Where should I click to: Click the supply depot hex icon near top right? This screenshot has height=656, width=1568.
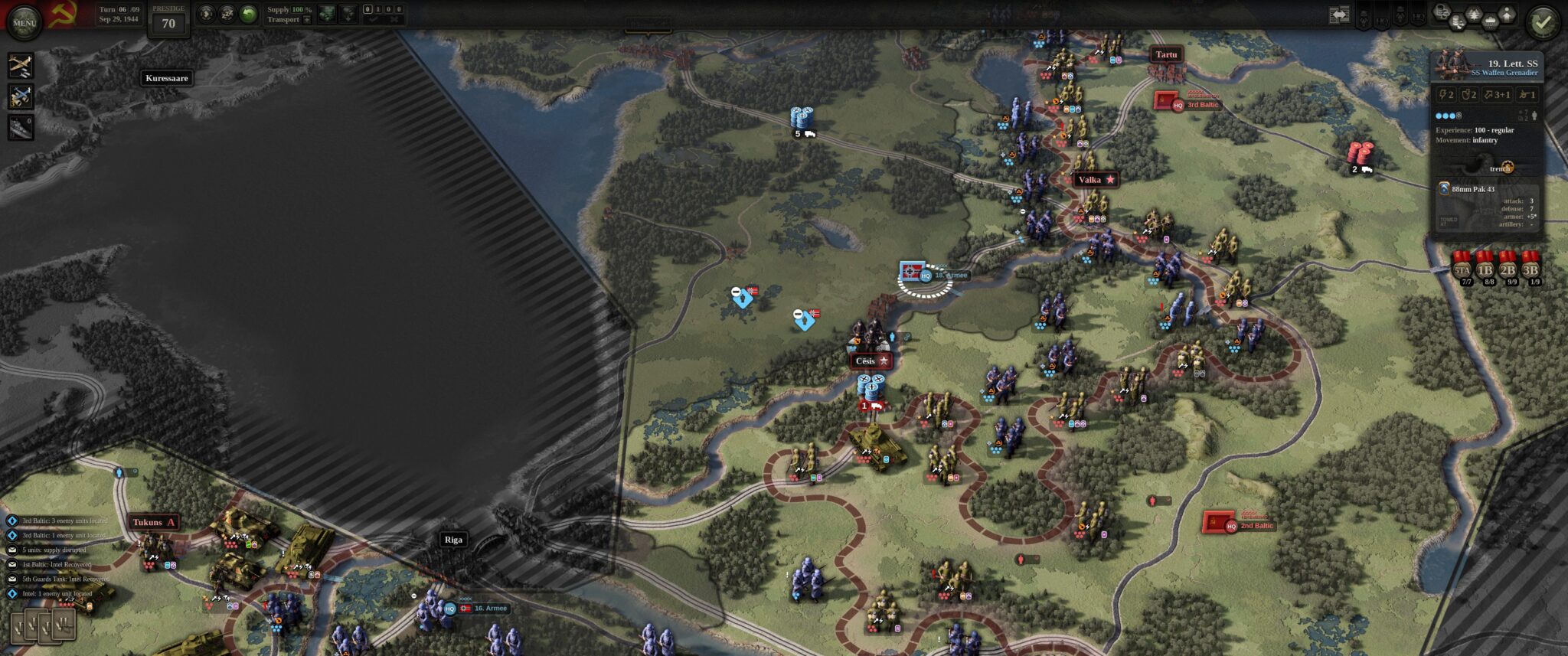[1457, 21]
